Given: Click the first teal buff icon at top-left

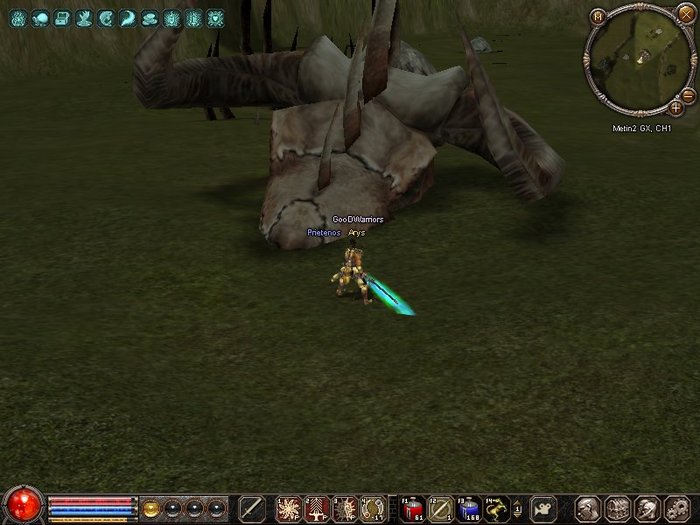Looking at the screenshot, I should [18, 18].
